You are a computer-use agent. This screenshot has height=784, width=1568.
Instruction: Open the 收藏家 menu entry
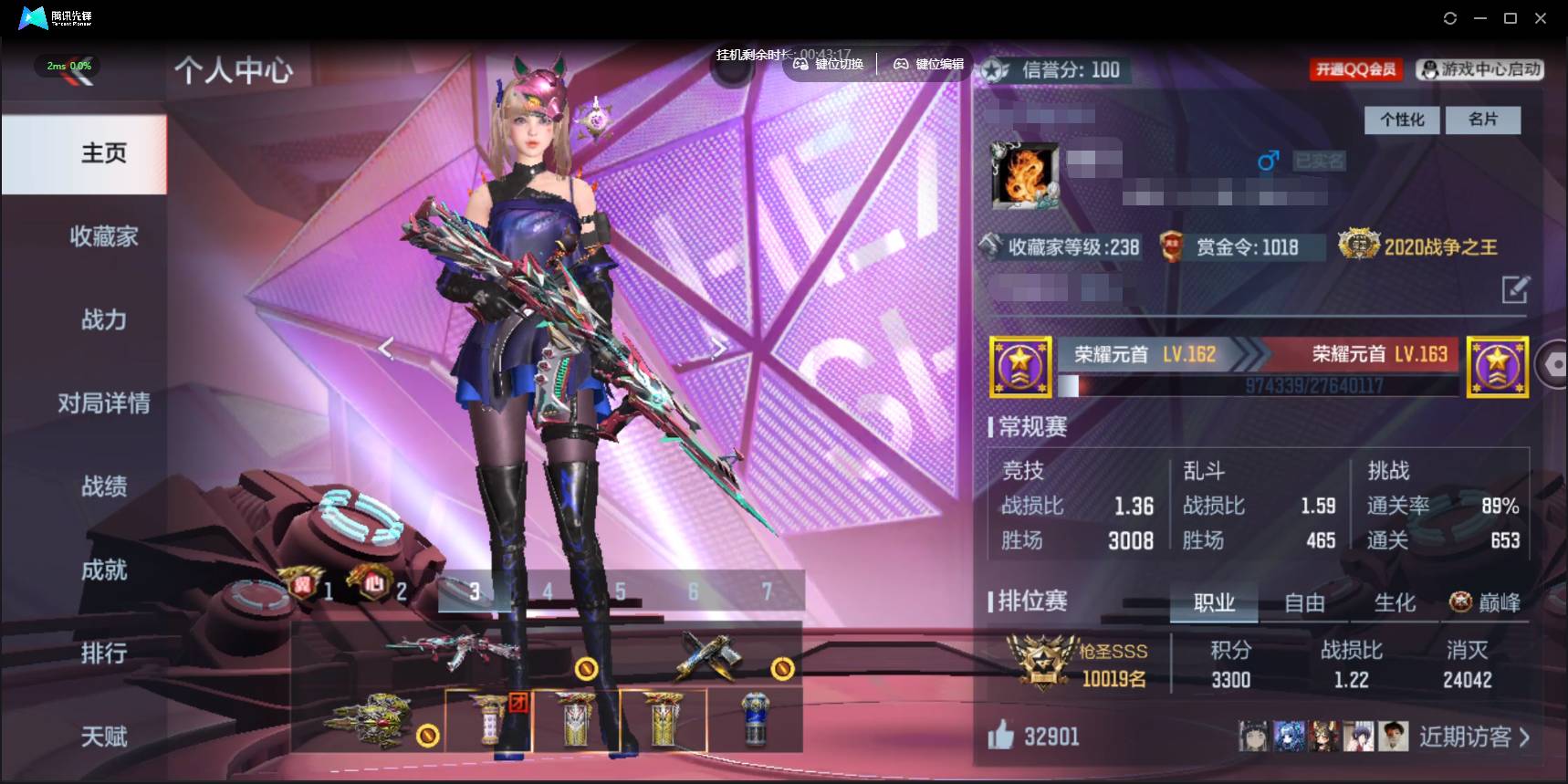104,236
